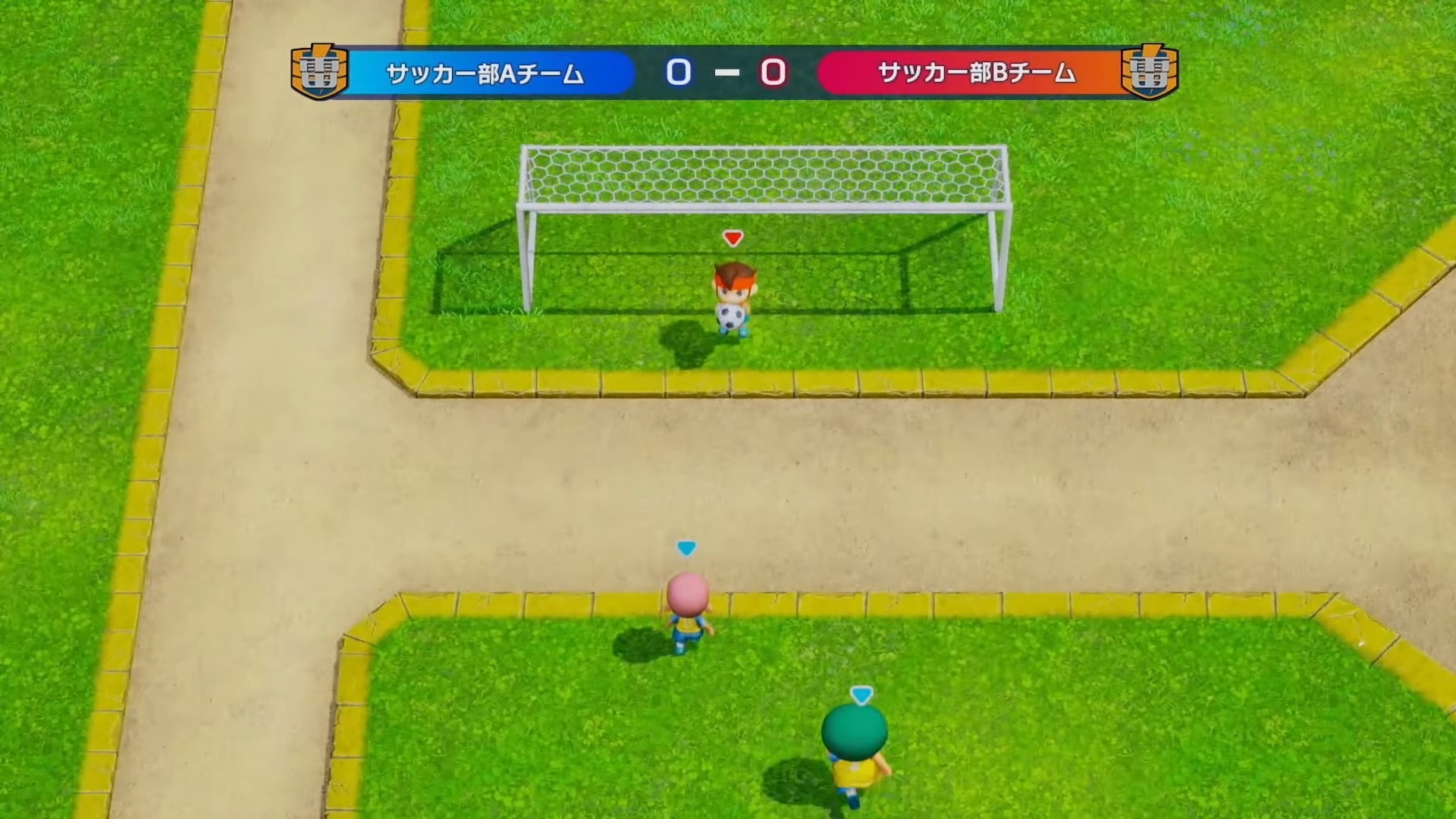Select the サッカー部Bチーム red team banner
The width and height of the screenshot is (1456, 819).
pyautogui.click(x=975, y=73)
